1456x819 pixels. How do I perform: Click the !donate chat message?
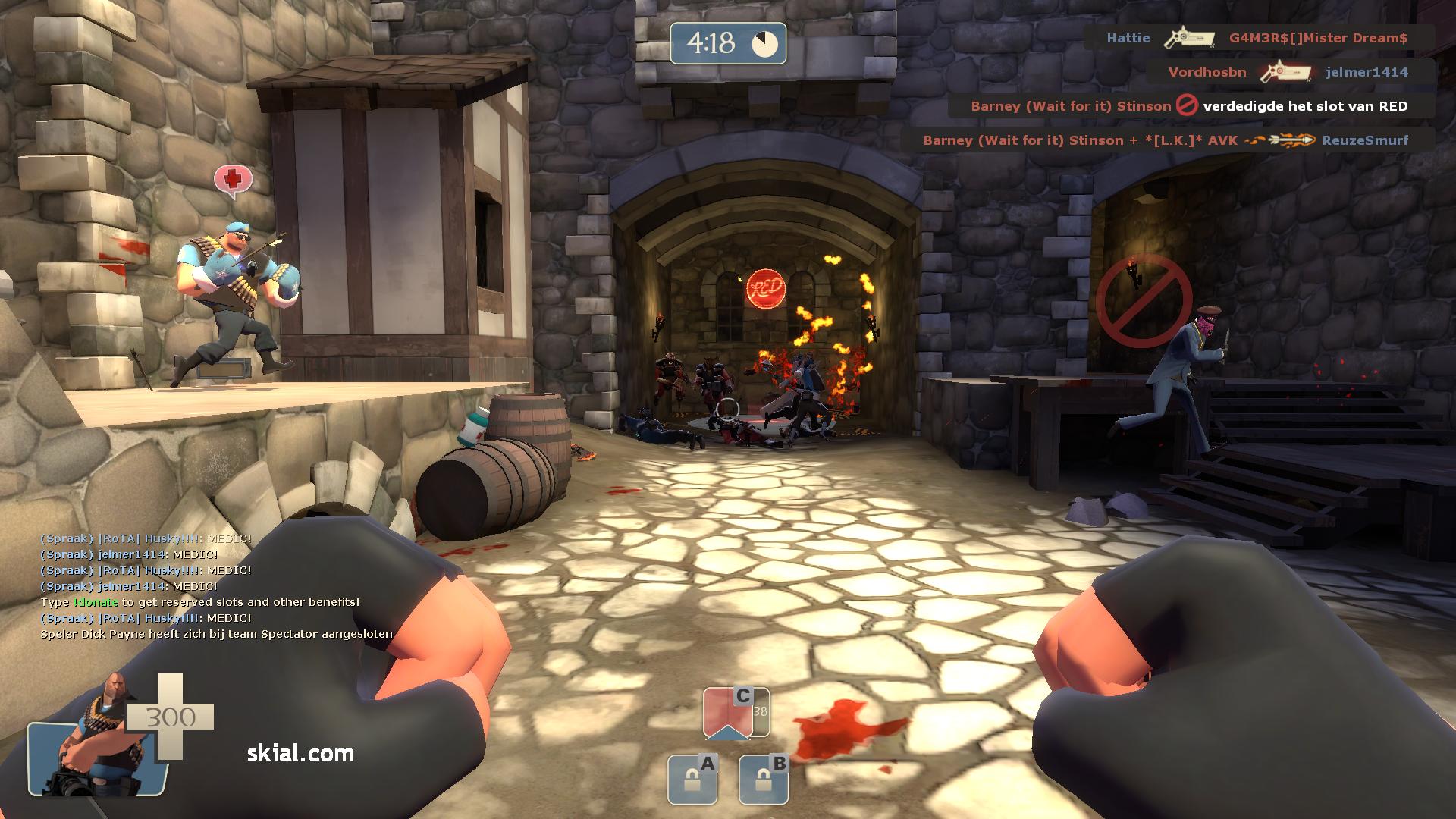point(200,602)
